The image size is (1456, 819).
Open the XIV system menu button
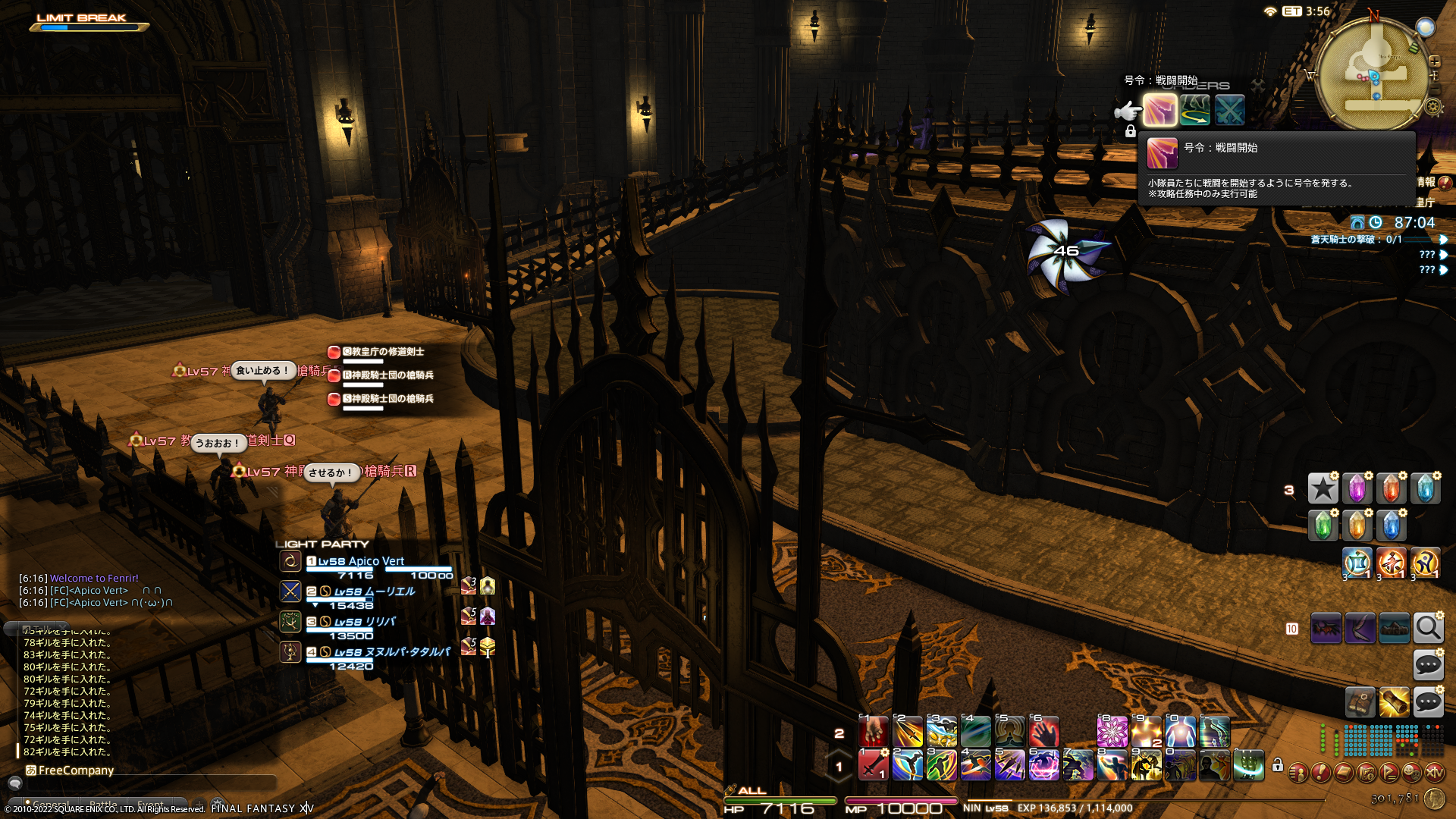(1434, 773)
